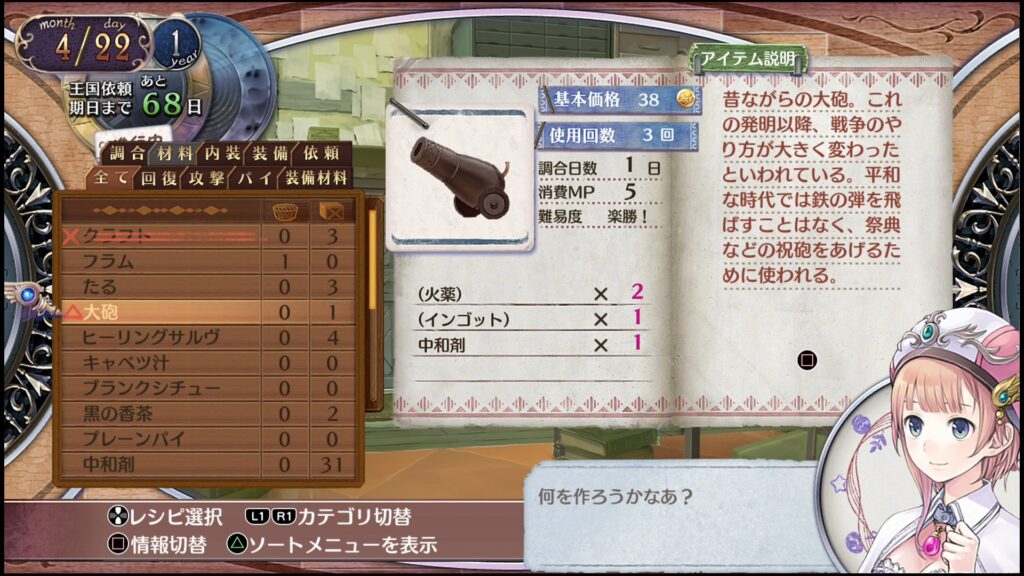Filter recipes by 攻撃 category
1024x576 pixels.
click(x=207, y=179)
